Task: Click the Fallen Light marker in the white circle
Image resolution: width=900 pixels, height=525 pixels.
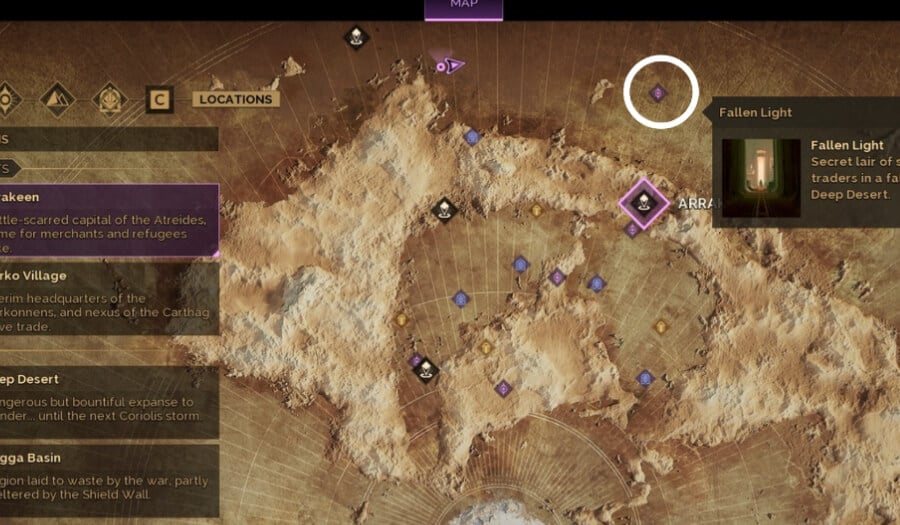Action: click(658, 93)
